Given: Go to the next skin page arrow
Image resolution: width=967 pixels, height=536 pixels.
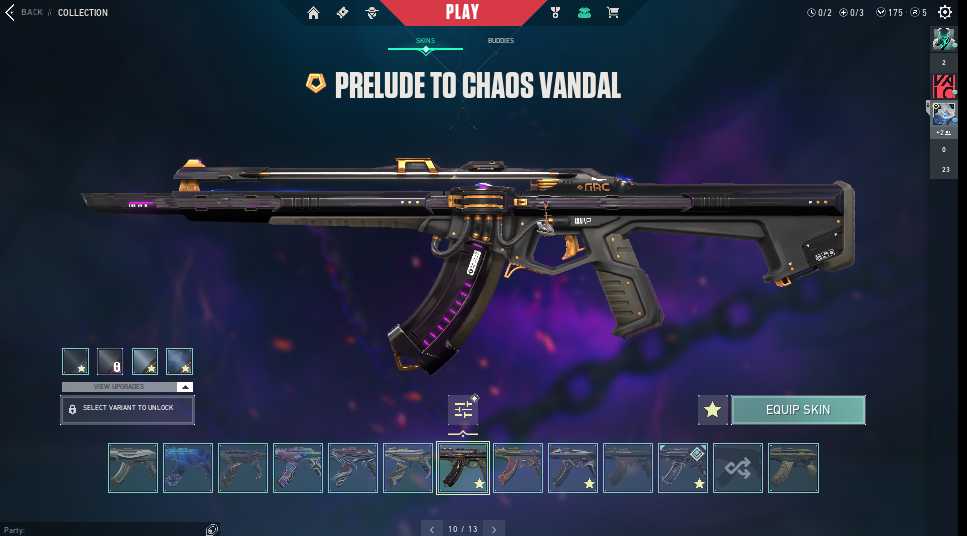Looking at the screenshot, I should [494, 528].
